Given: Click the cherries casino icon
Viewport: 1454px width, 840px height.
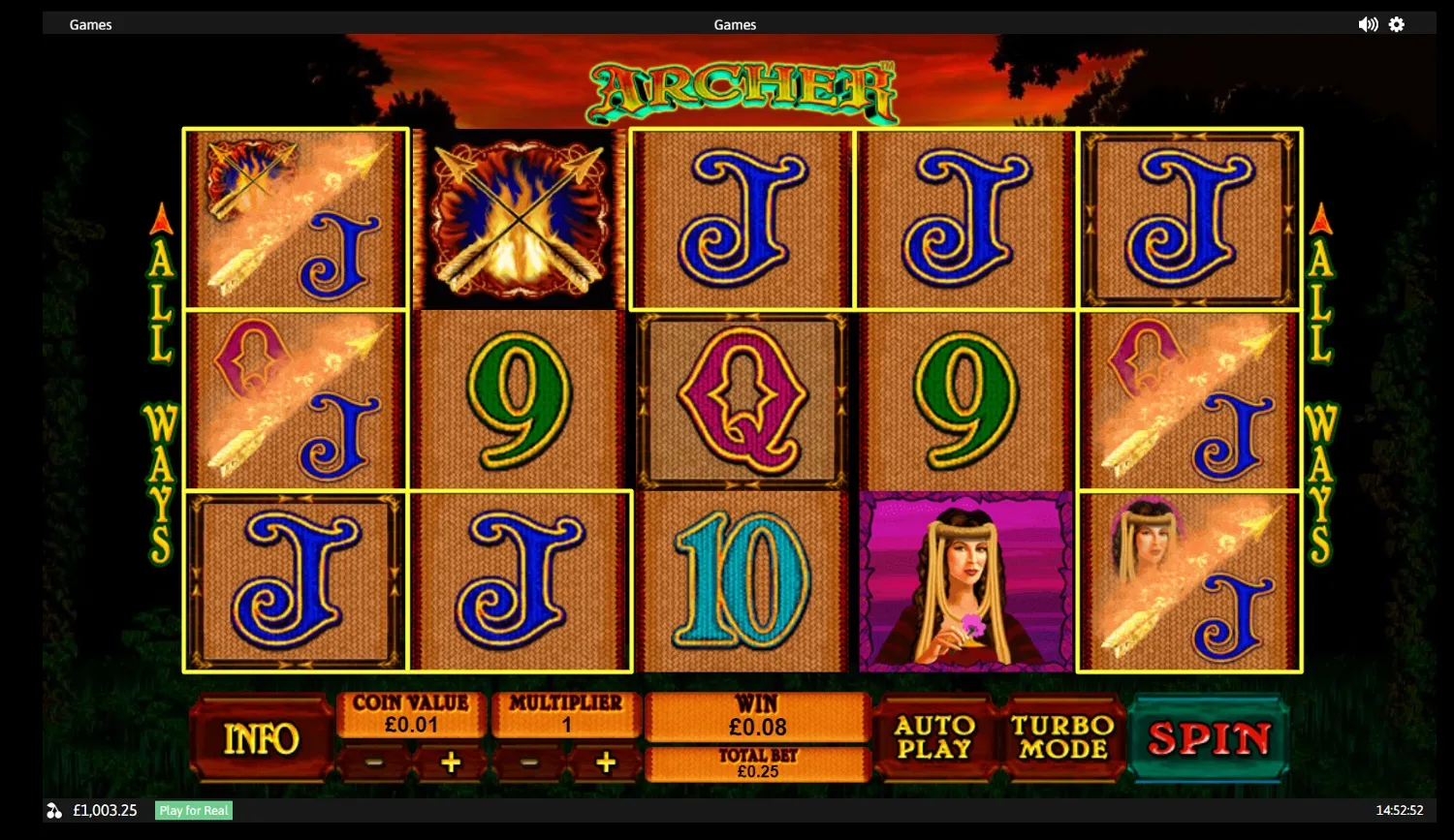Looking at the screenshot, I should point(53,810).
